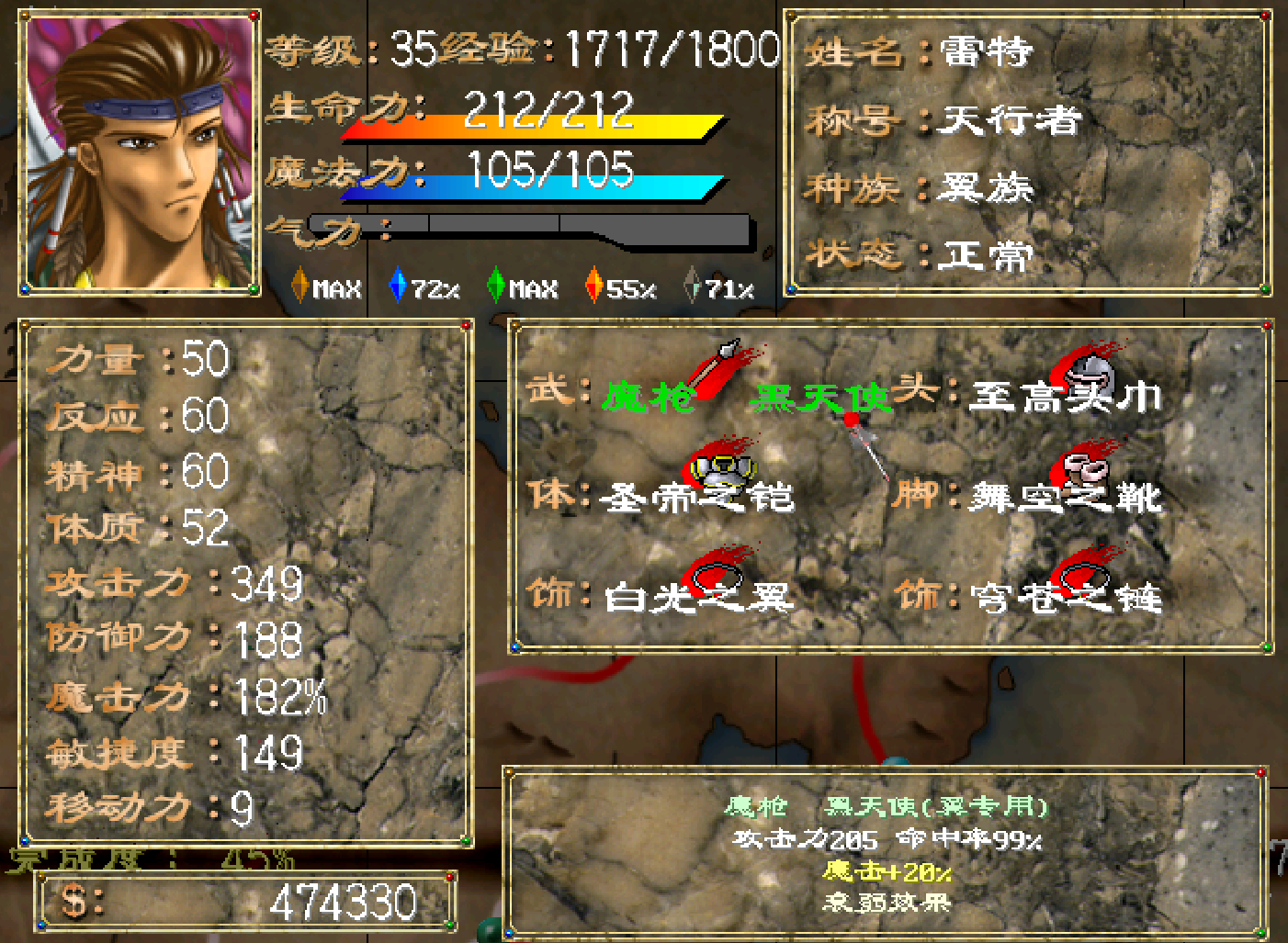1288x943 pixels.
Task: Choose the 穹苍之链 accessory slot
Action: point(1064,595)
